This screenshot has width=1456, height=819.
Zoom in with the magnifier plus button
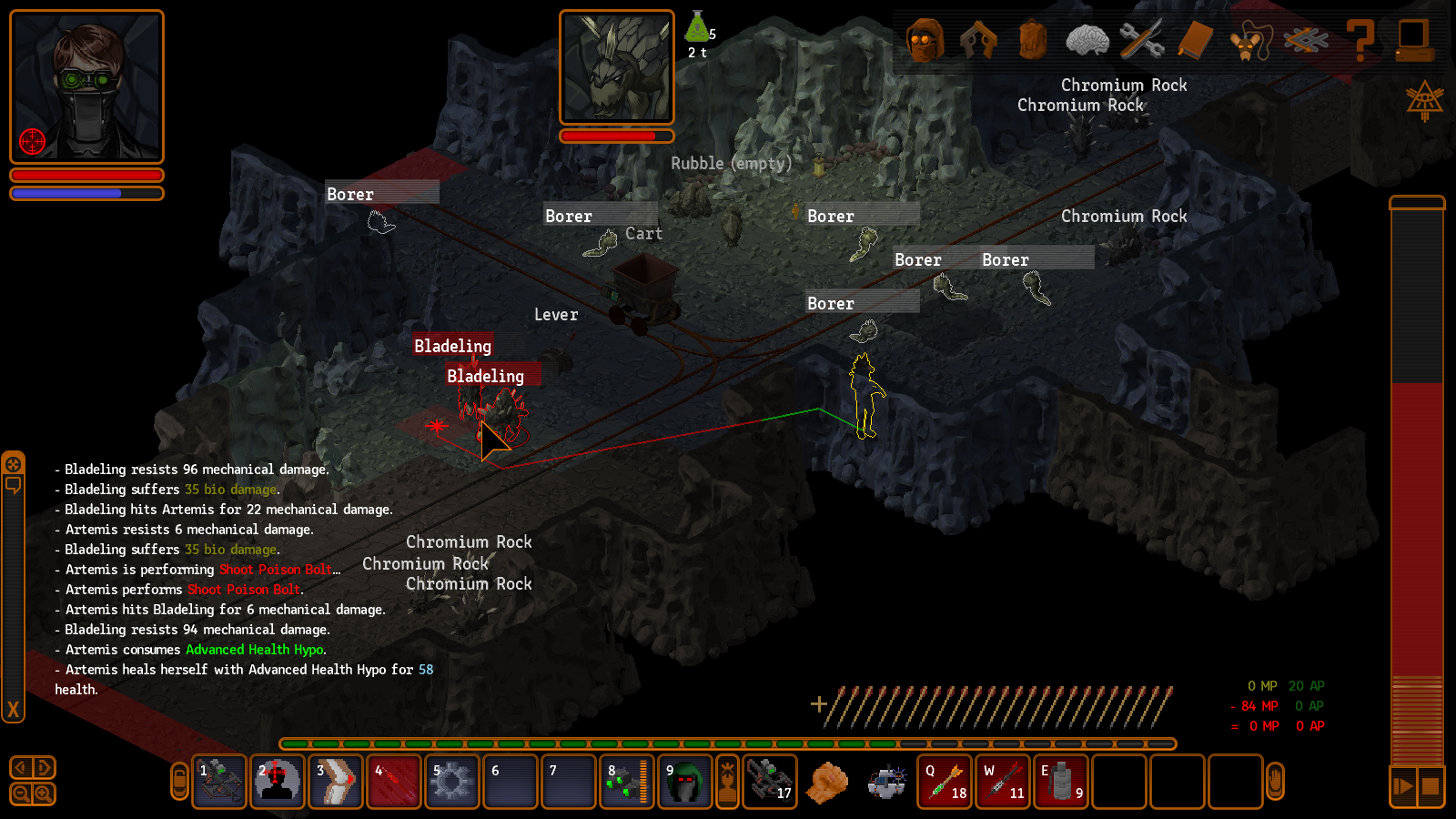click(43, 794)
